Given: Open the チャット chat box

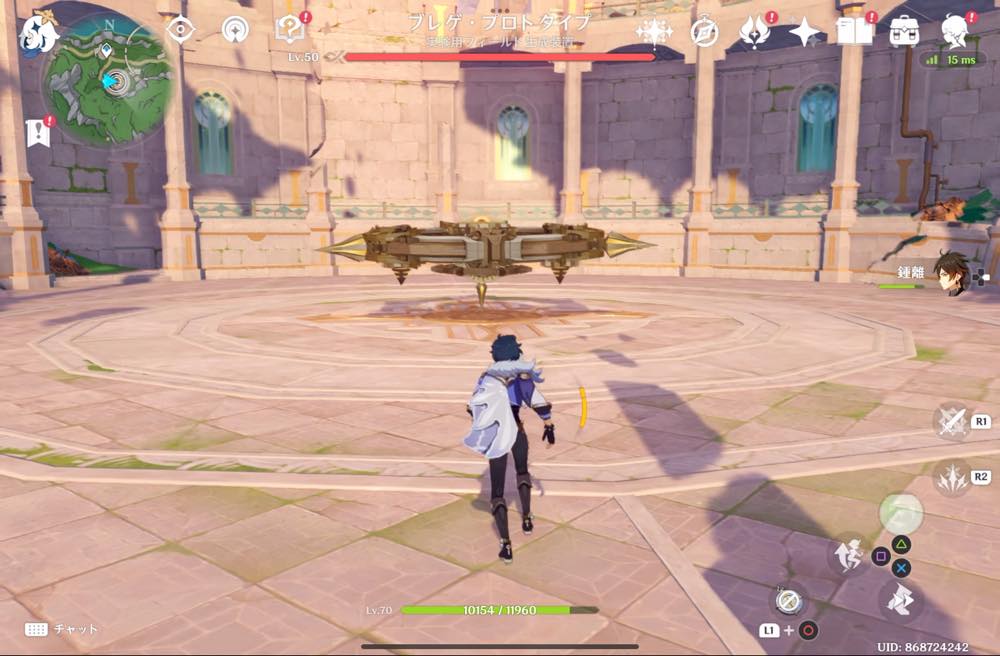Looking at the screenshot, I should click(64, 629).
